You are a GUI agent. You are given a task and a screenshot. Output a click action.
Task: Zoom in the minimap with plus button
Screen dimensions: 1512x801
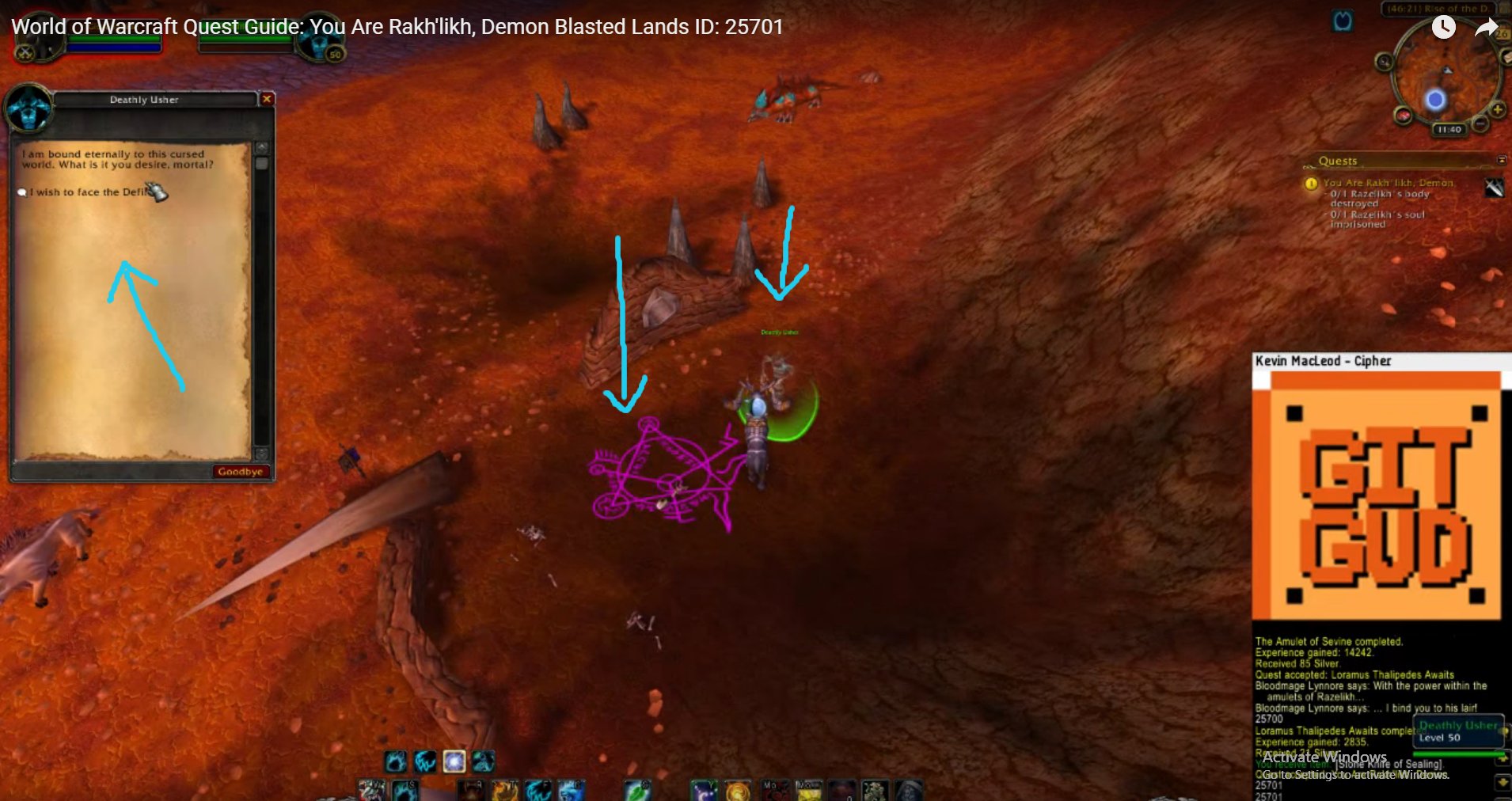1498,110
